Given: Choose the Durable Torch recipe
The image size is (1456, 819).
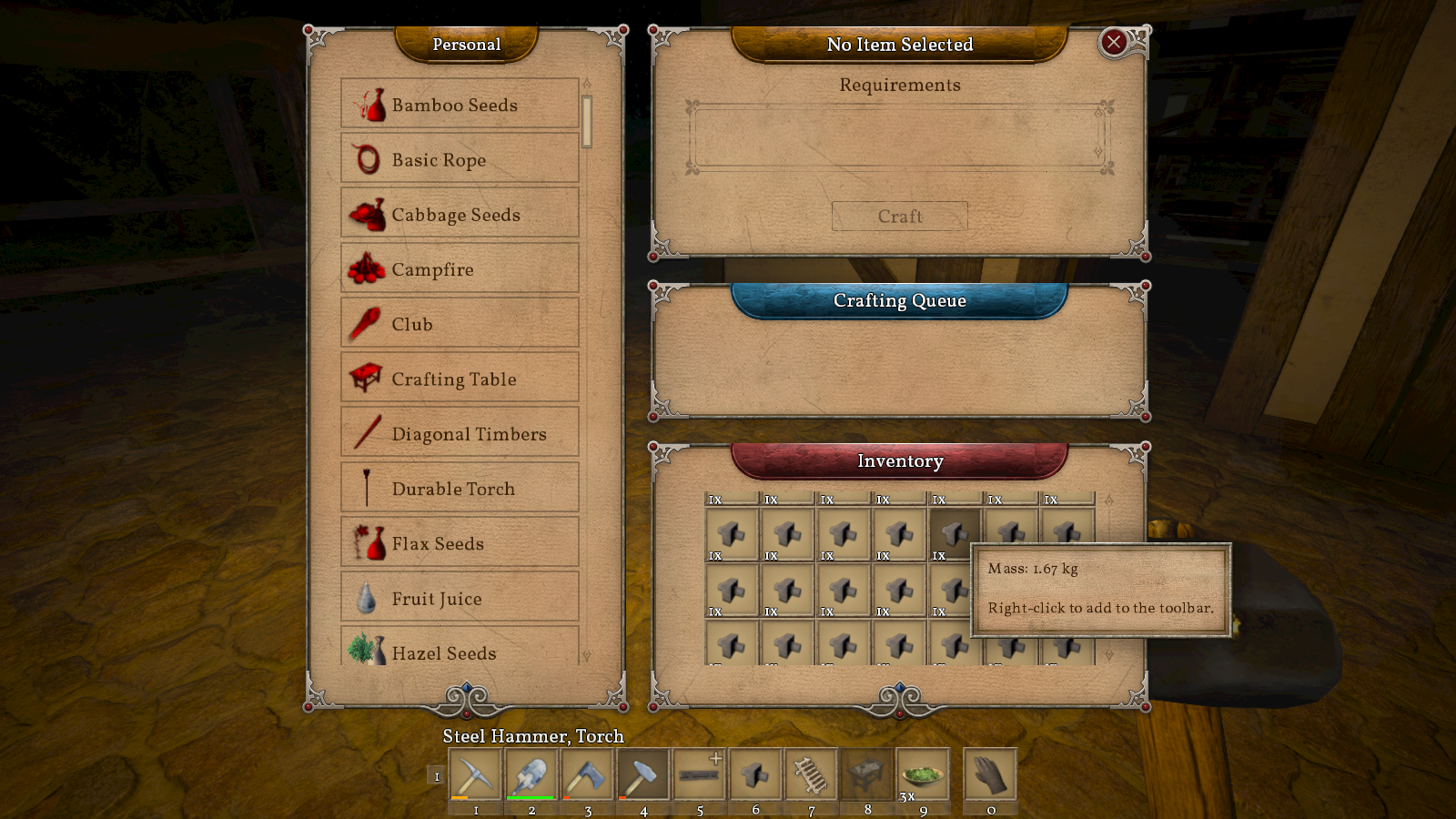Looking at the screenshot, I should tap(460, 489).
